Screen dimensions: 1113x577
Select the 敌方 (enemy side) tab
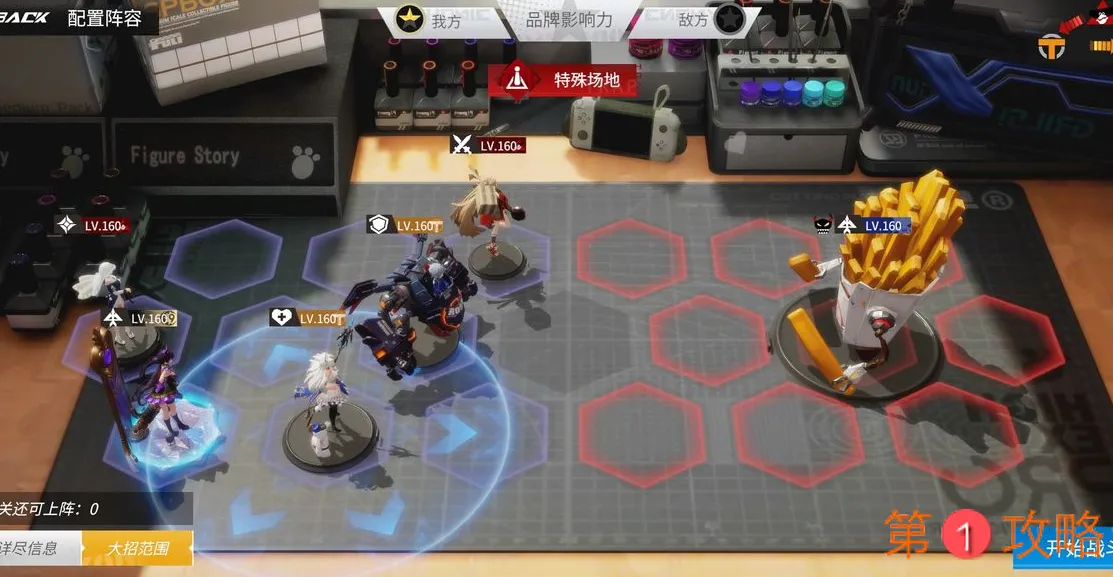(708, 19)
